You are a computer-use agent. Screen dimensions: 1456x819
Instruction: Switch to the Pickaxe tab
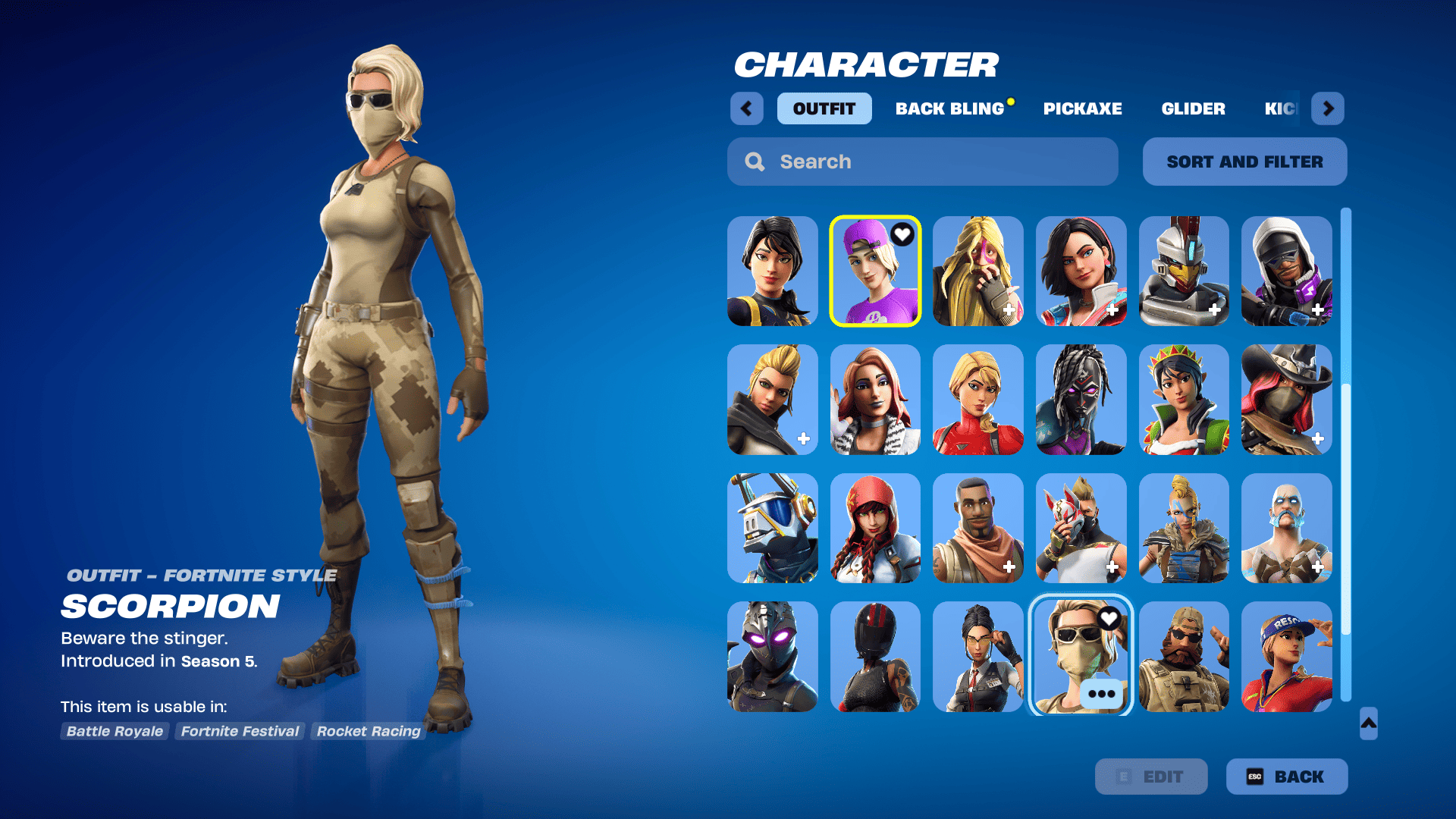(1083, 108)
